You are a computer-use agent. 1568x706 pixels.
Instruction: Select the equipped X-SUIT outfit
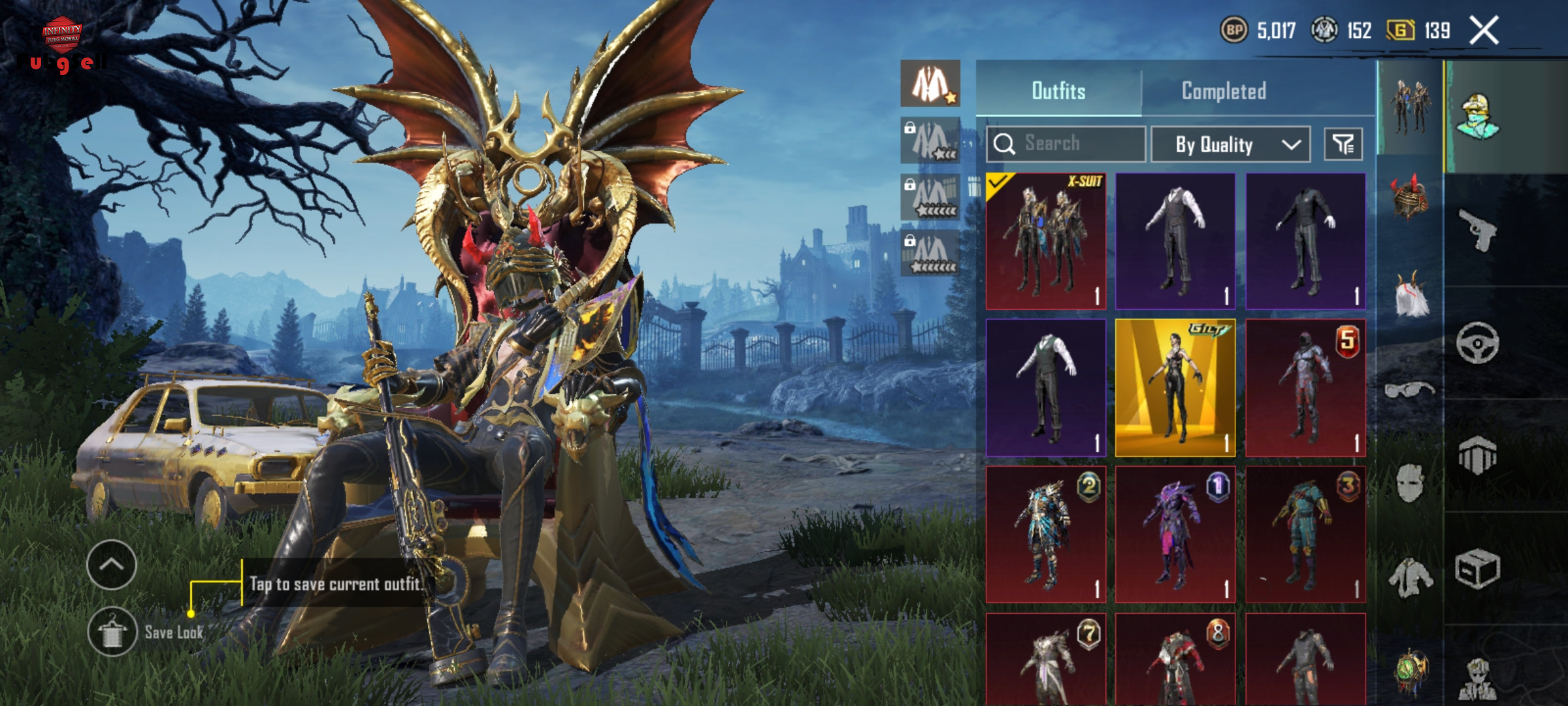(1045, 241)
